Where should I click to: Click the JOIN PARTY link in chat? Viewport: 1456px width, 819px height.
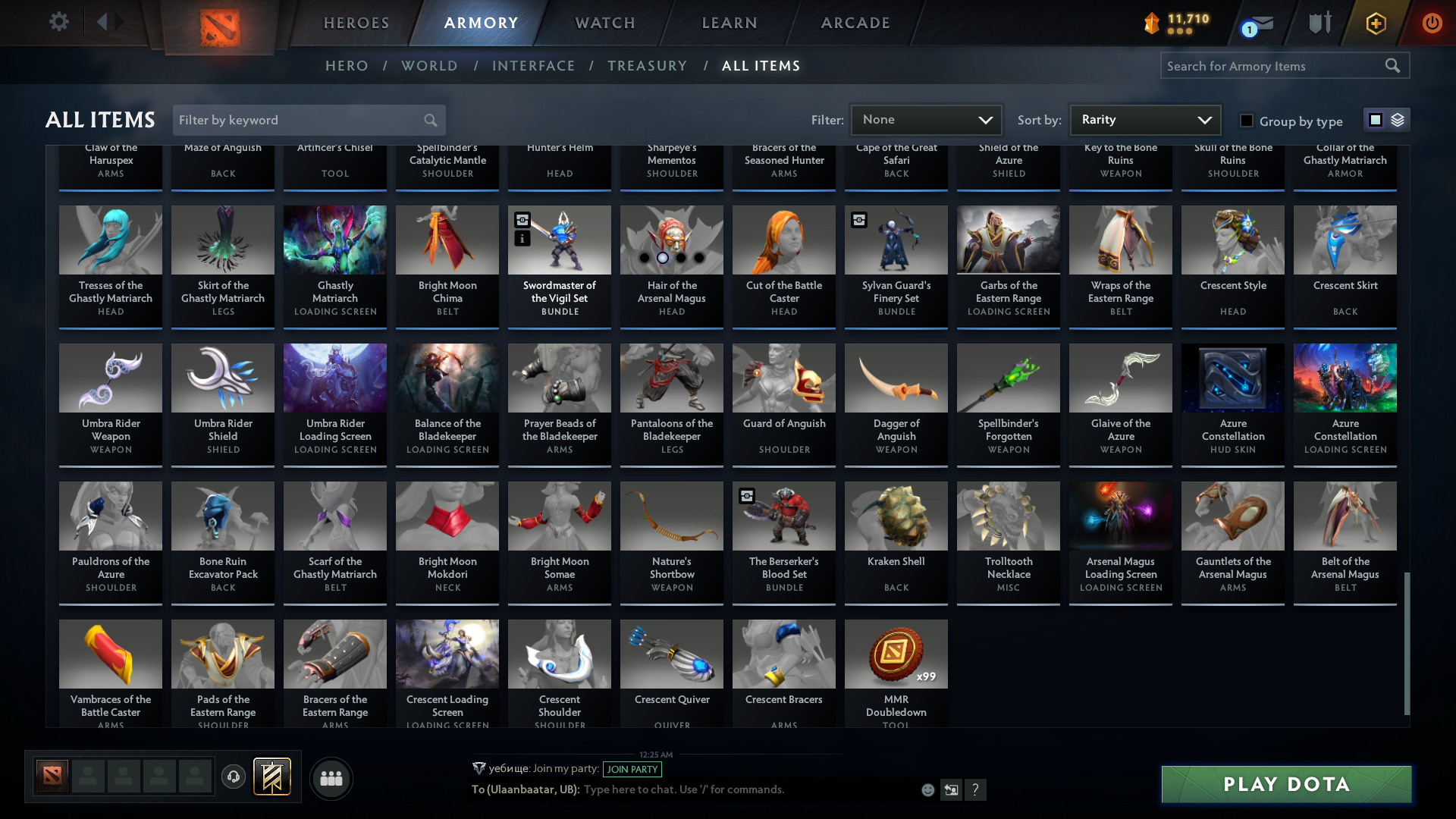[x=632, y=769]
